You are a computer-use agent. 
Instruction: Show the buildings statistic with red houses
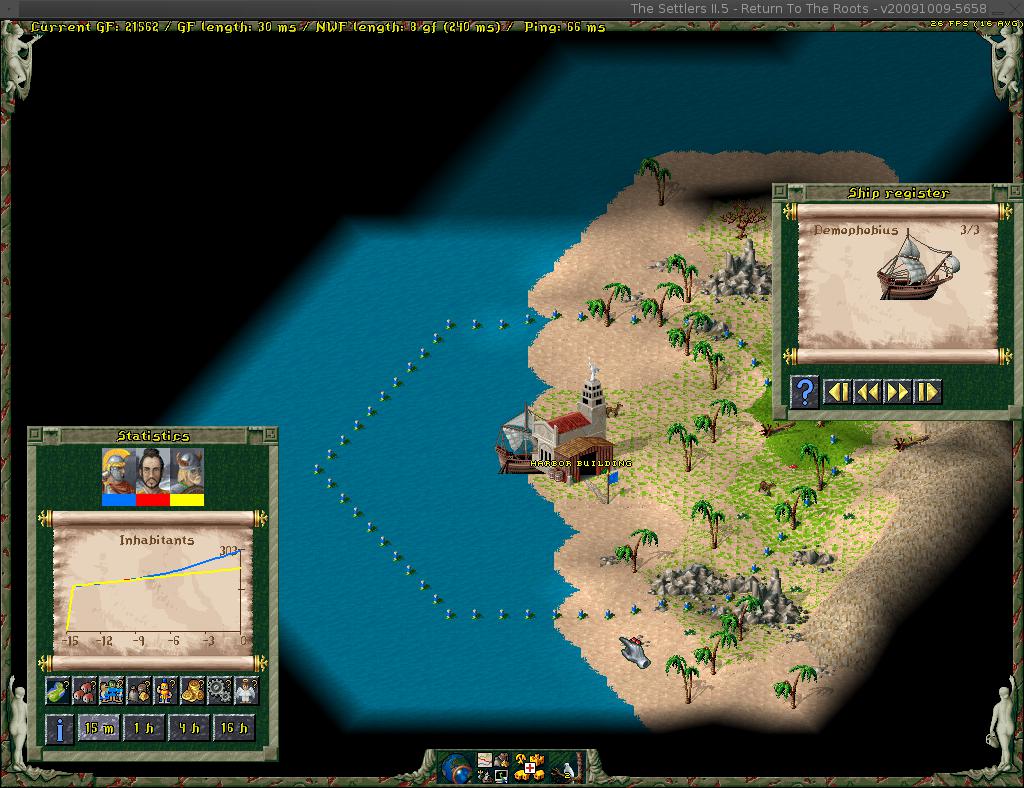pyautogui.click(x=85, y=690)
